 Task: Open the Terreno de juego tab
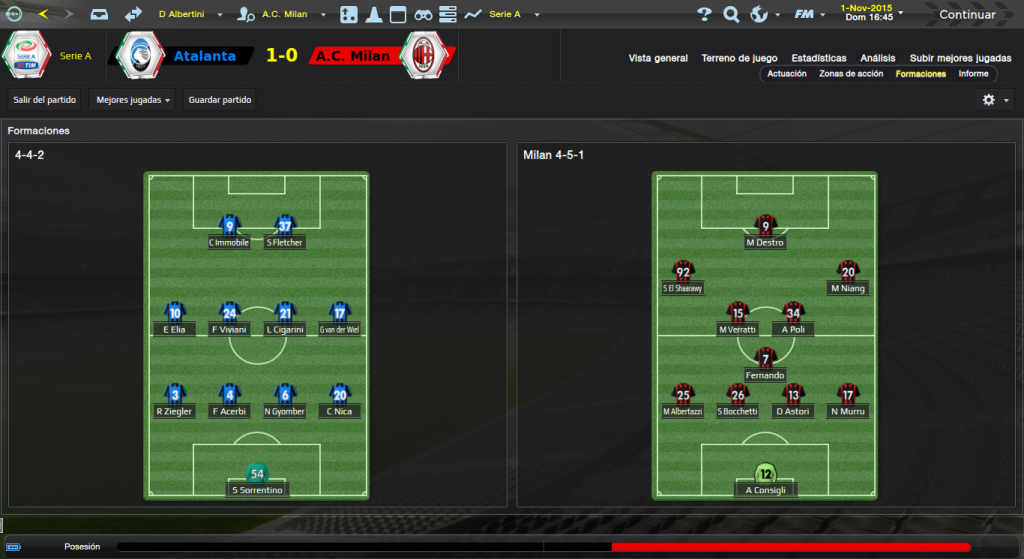739,58
